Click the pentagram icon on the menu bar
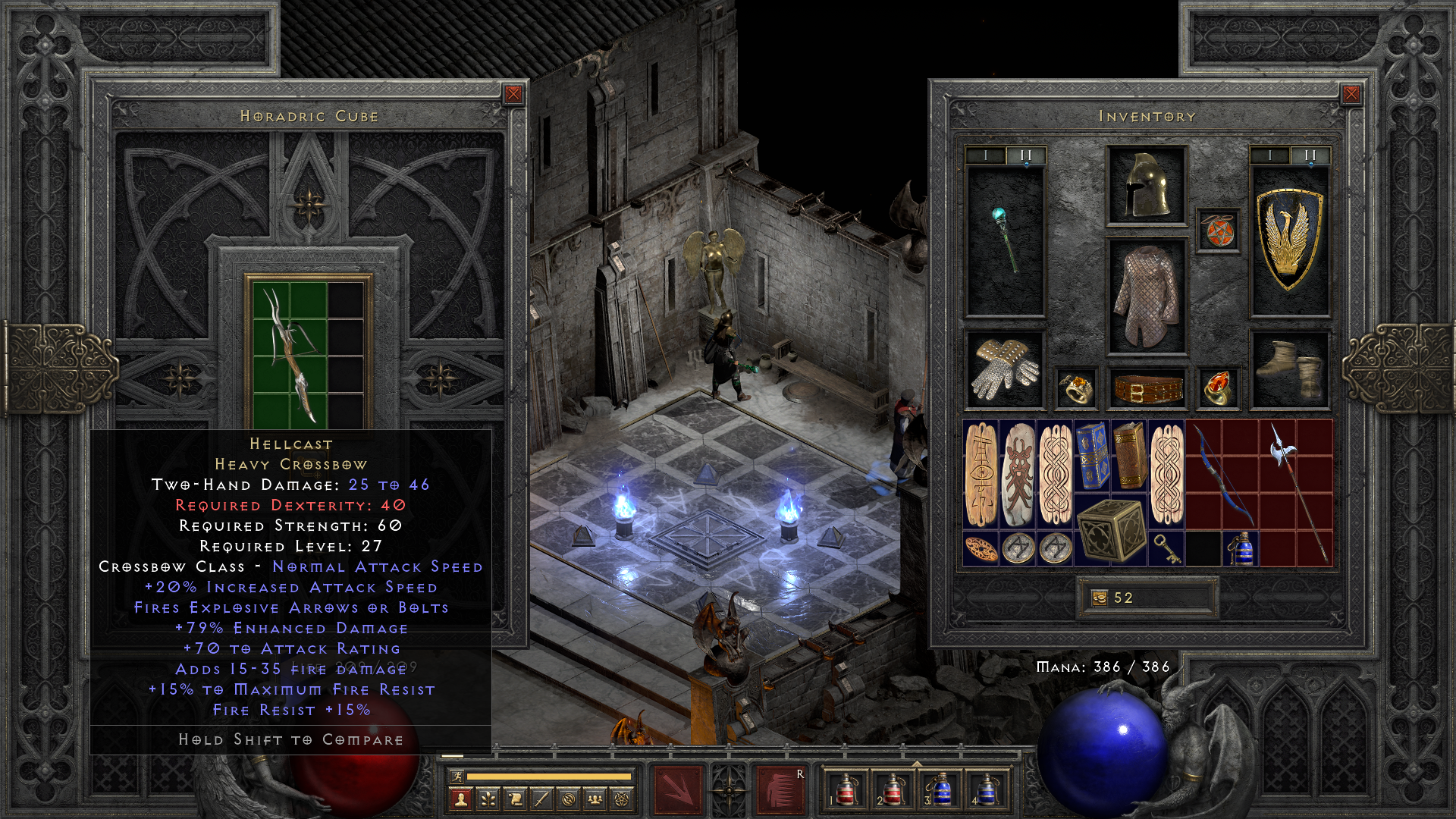 coord(623,799)
